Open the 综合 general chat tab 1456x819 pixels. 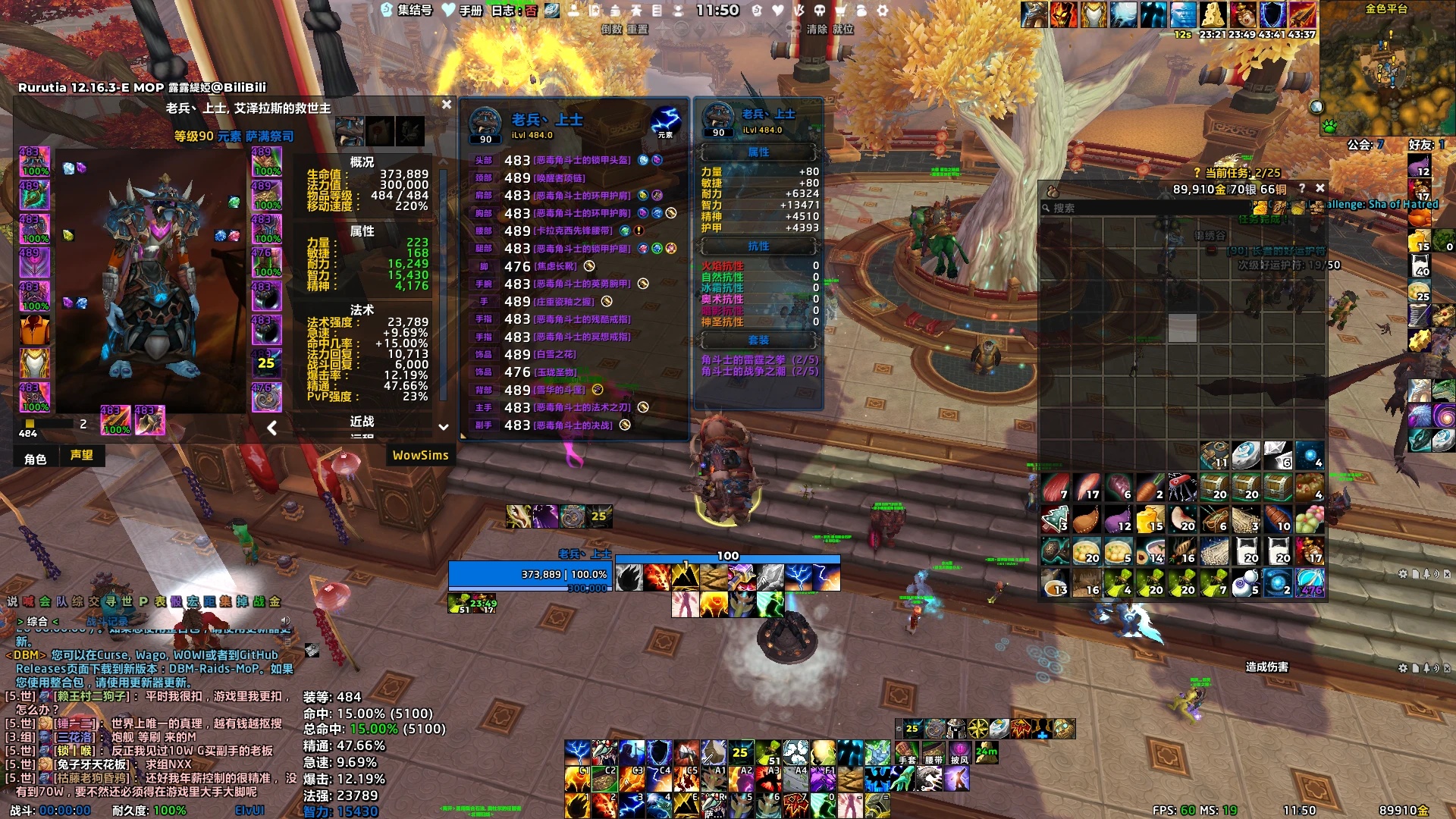pyautogui.click(x=37, y=622)
